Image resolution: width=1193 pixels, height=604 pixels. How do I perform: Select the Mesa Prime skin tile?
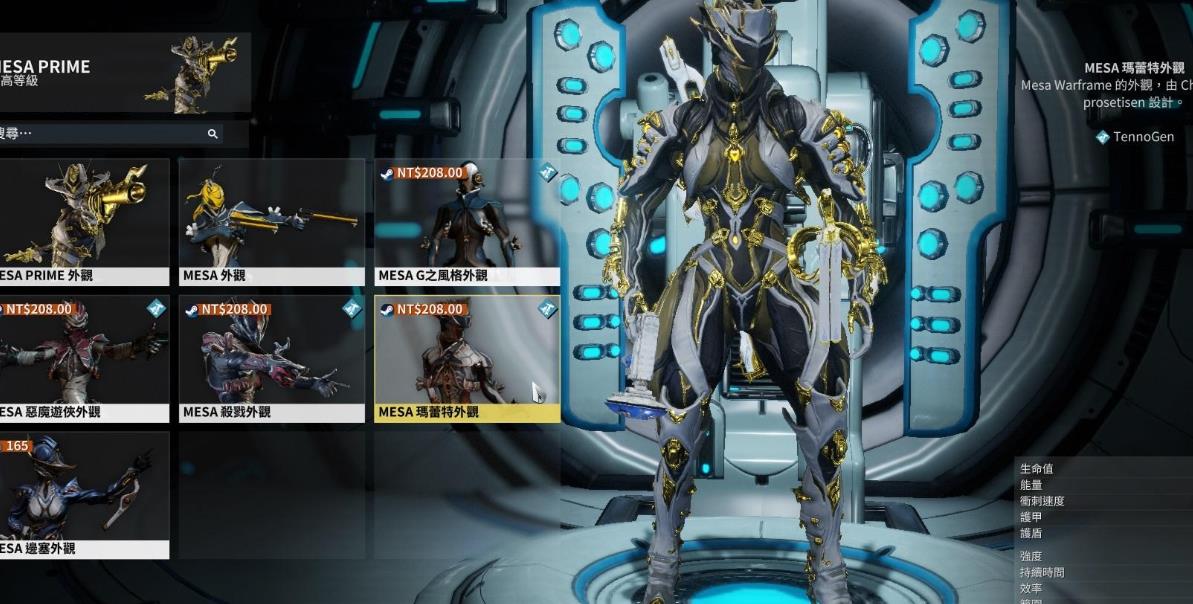coord(84,220)
